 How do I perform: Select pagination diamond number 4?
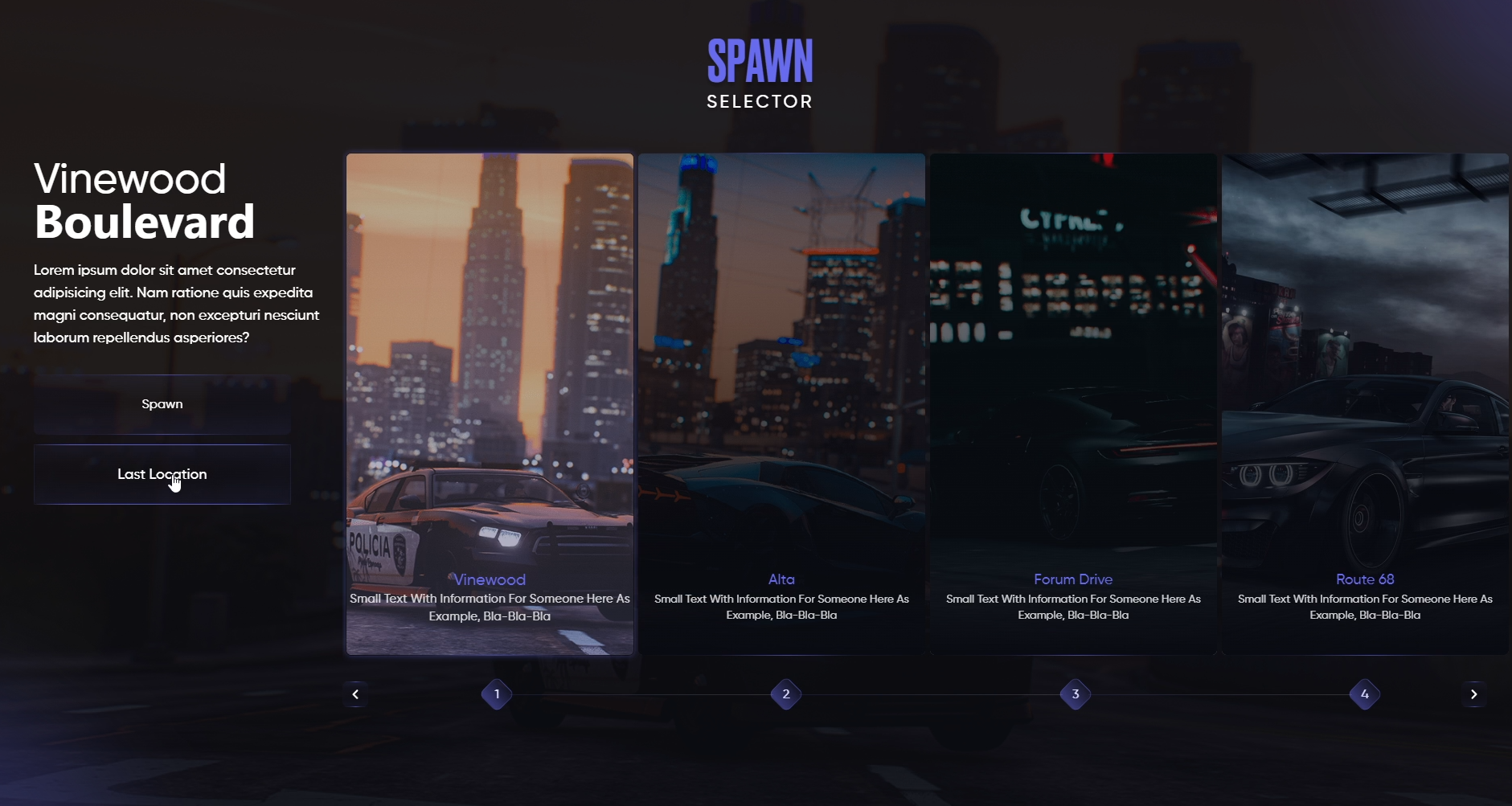point(1364,694)
